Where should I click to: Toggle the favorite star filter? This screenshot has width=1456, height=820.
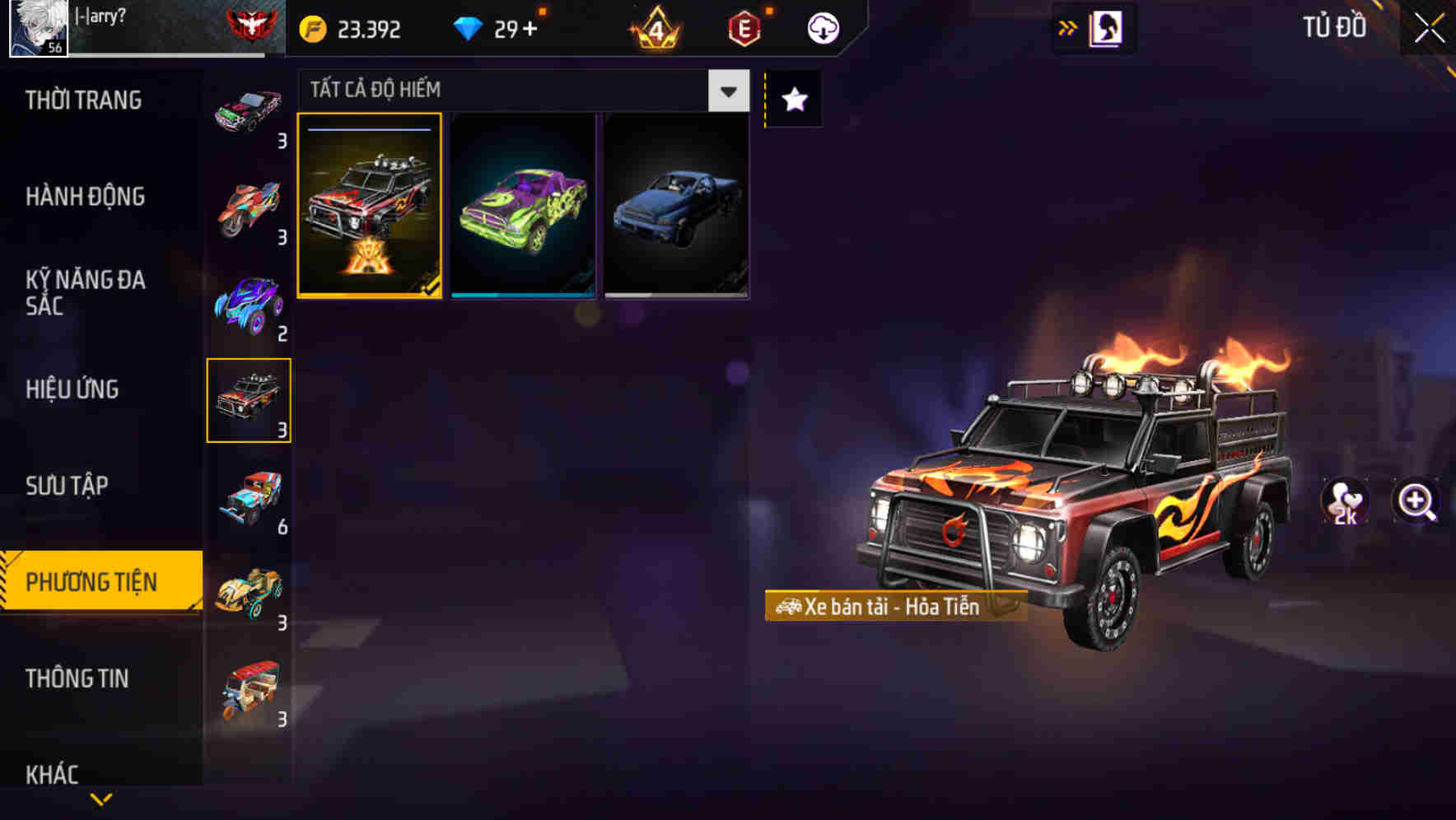pyautogui.click(x=792, y=100)
